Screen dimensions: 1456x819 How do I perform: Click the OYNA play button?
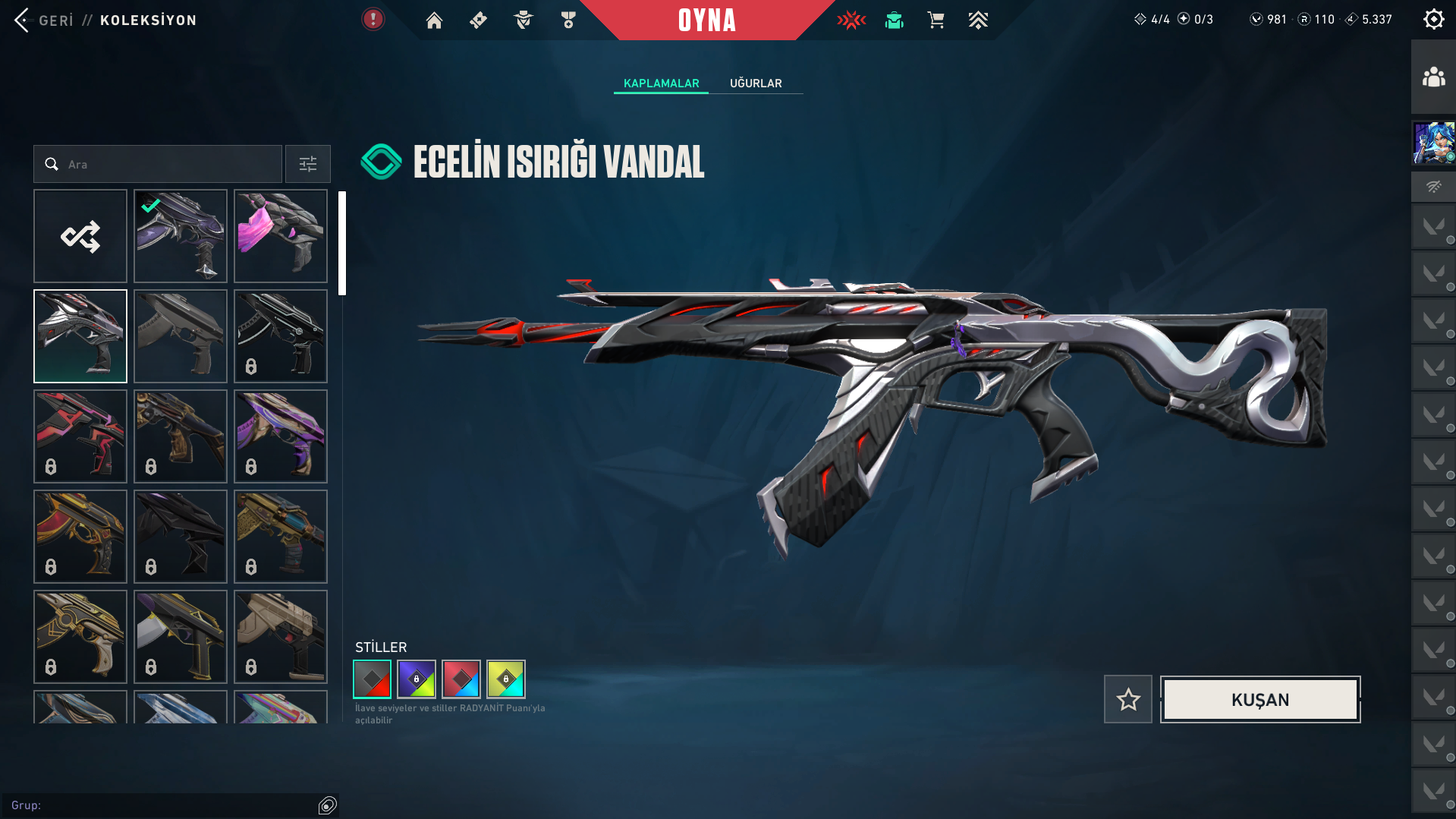tap(706, 20)
